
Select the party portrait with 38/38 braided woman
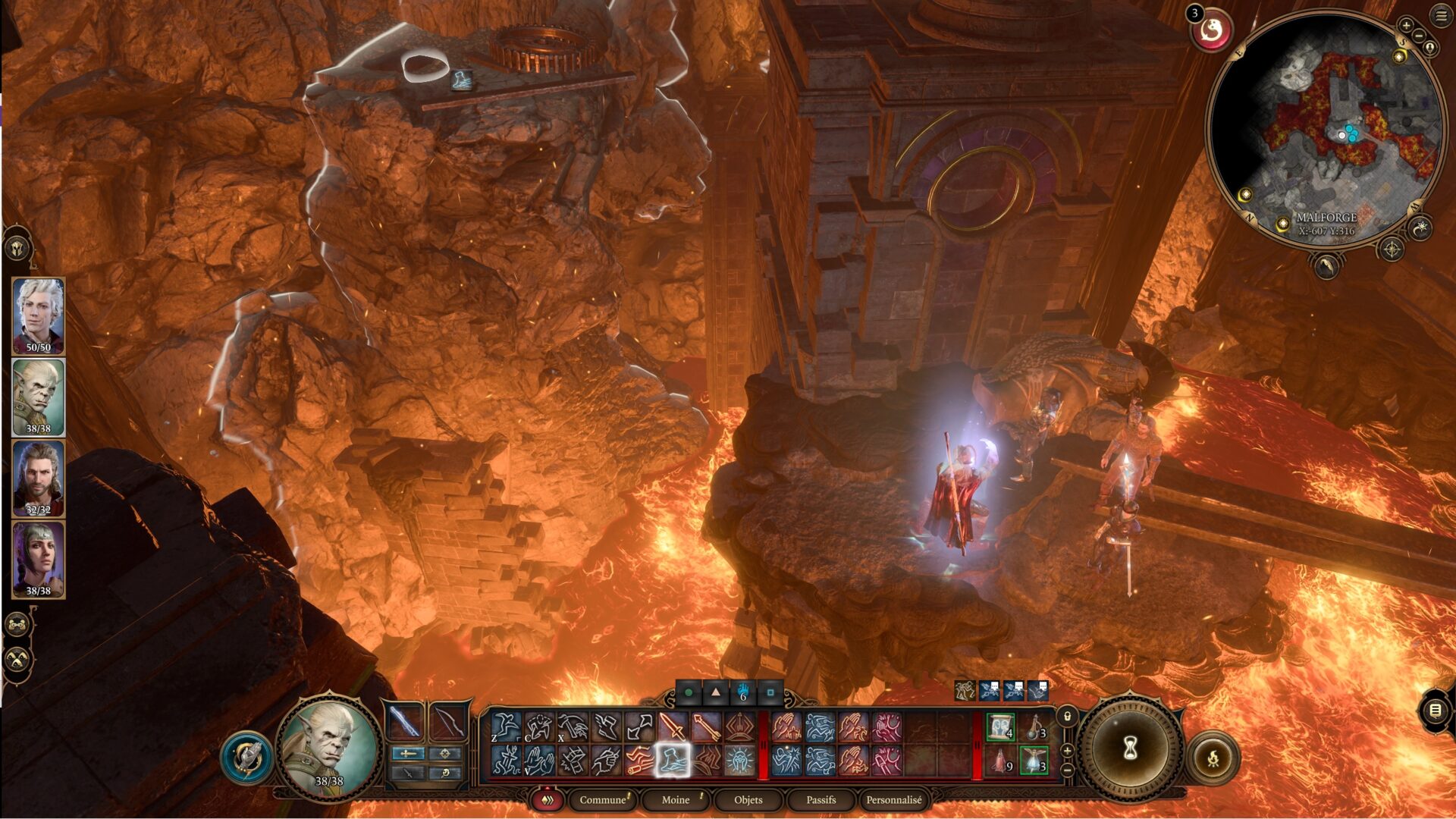[x=39, y=560]
